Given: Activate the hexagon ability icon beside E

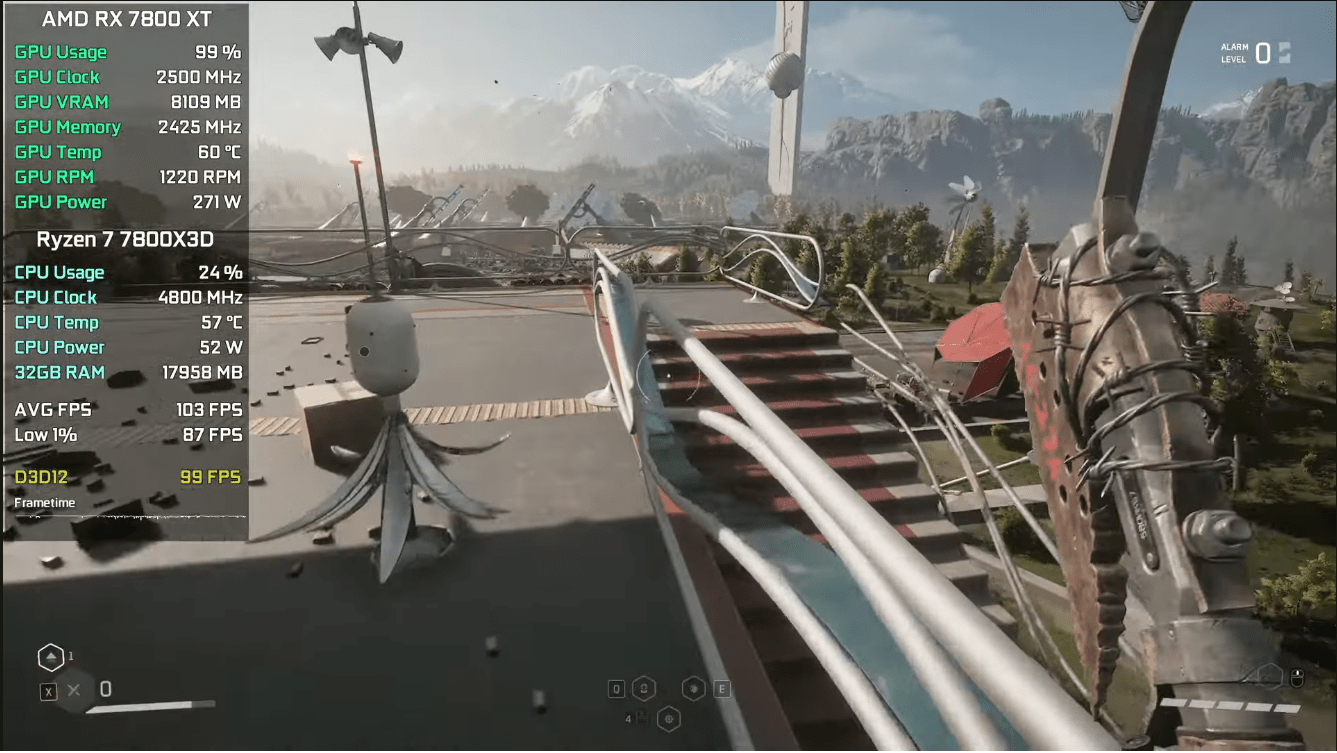Looking at the screenshot, I should [693, 688].
